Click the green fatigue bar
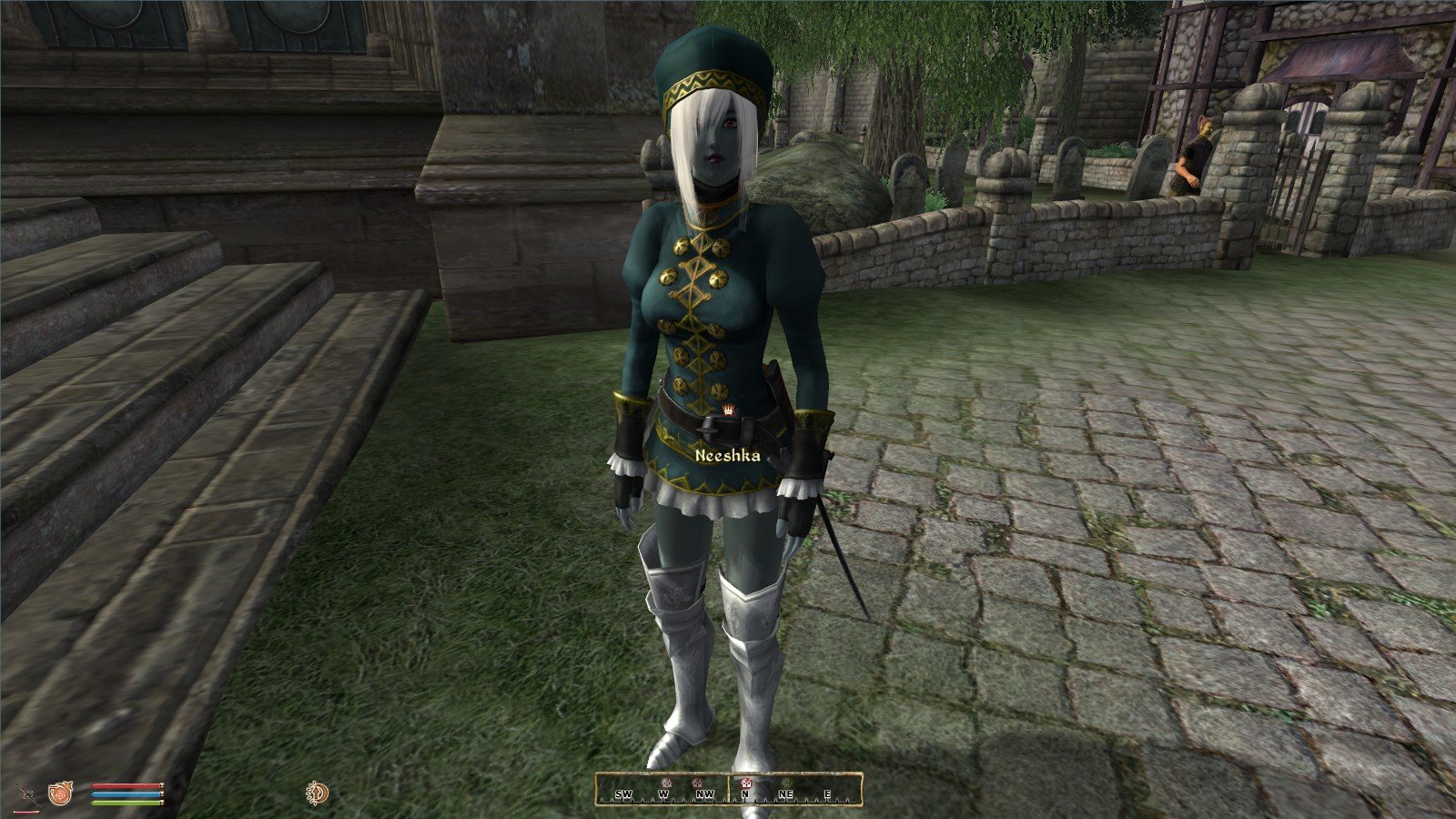The height and width of the screenshot is (819, 1456). tap(125, 803)
